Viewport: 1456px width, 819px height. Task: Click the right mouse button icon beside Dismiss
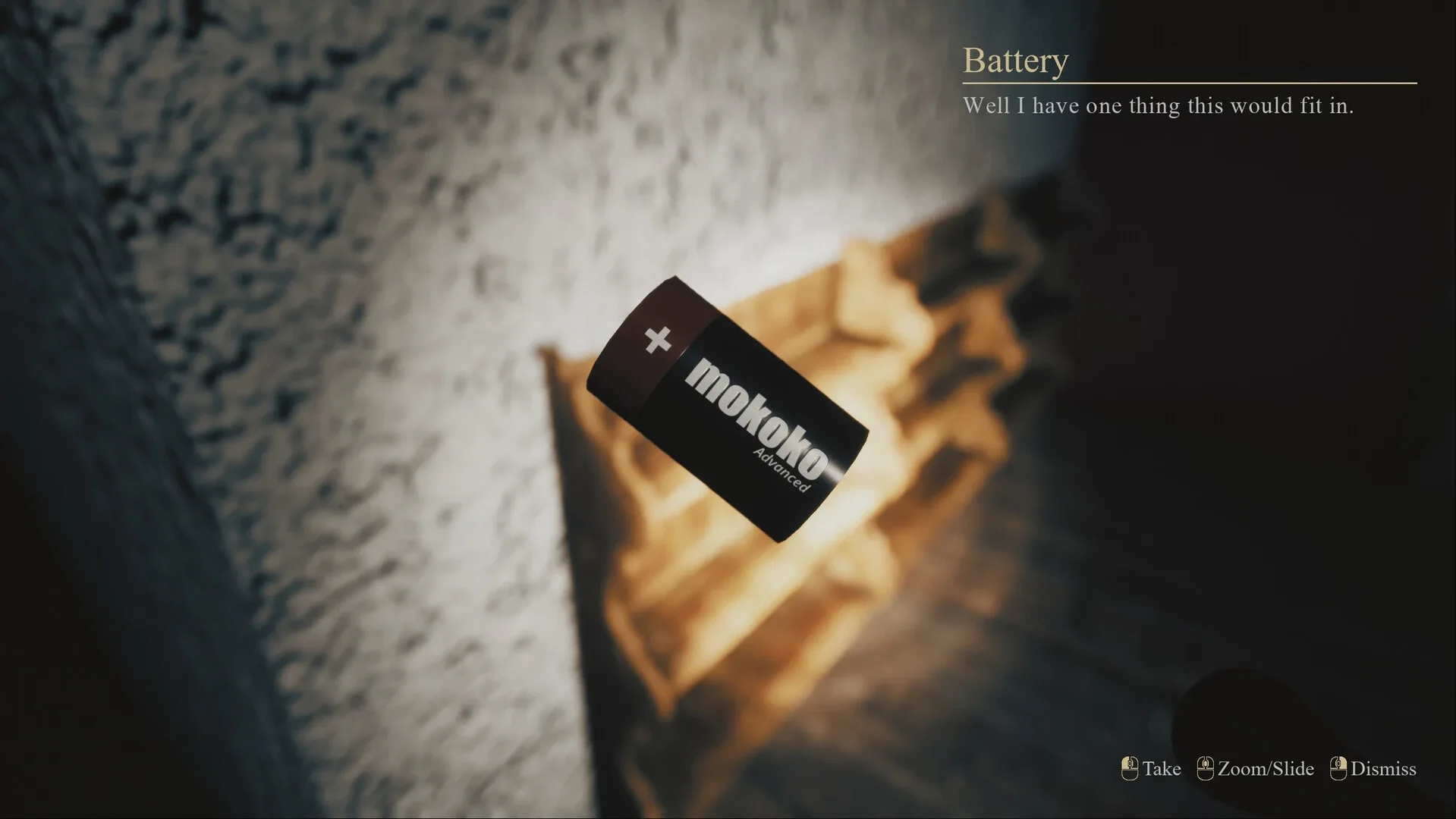tap(1338, 768)
